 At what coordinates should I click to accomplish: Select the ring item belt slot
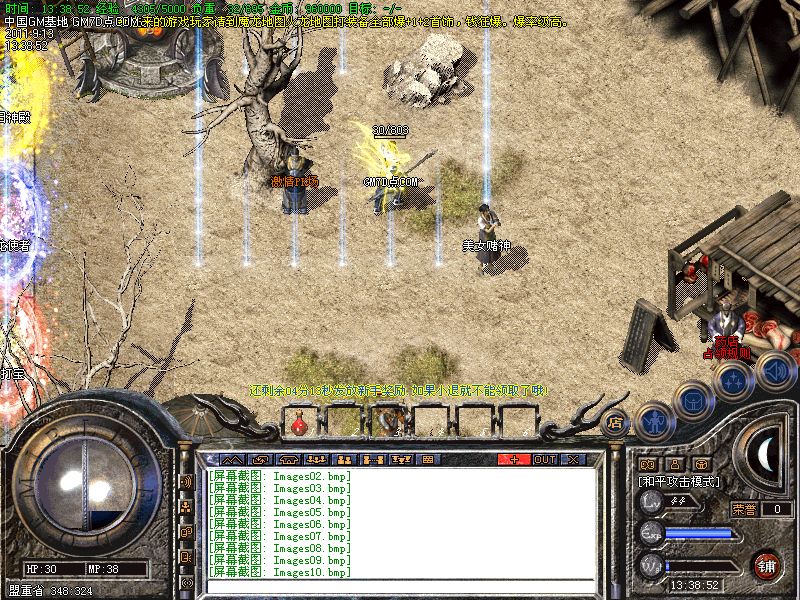pyautogui.click(x=388, y=423)
